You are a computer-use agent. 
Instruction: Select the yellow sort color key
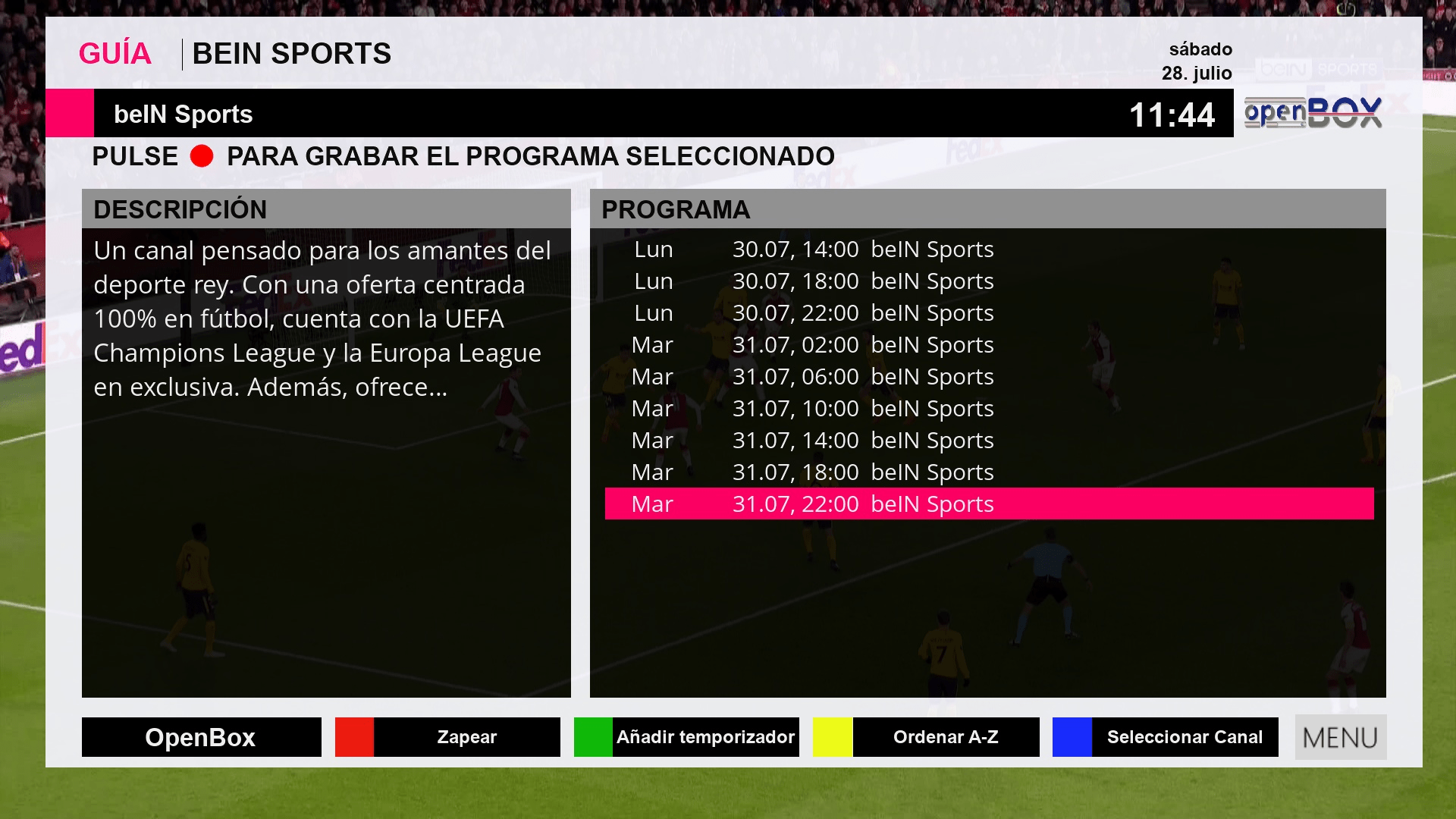pyautogui.click(x=926, y=736)
